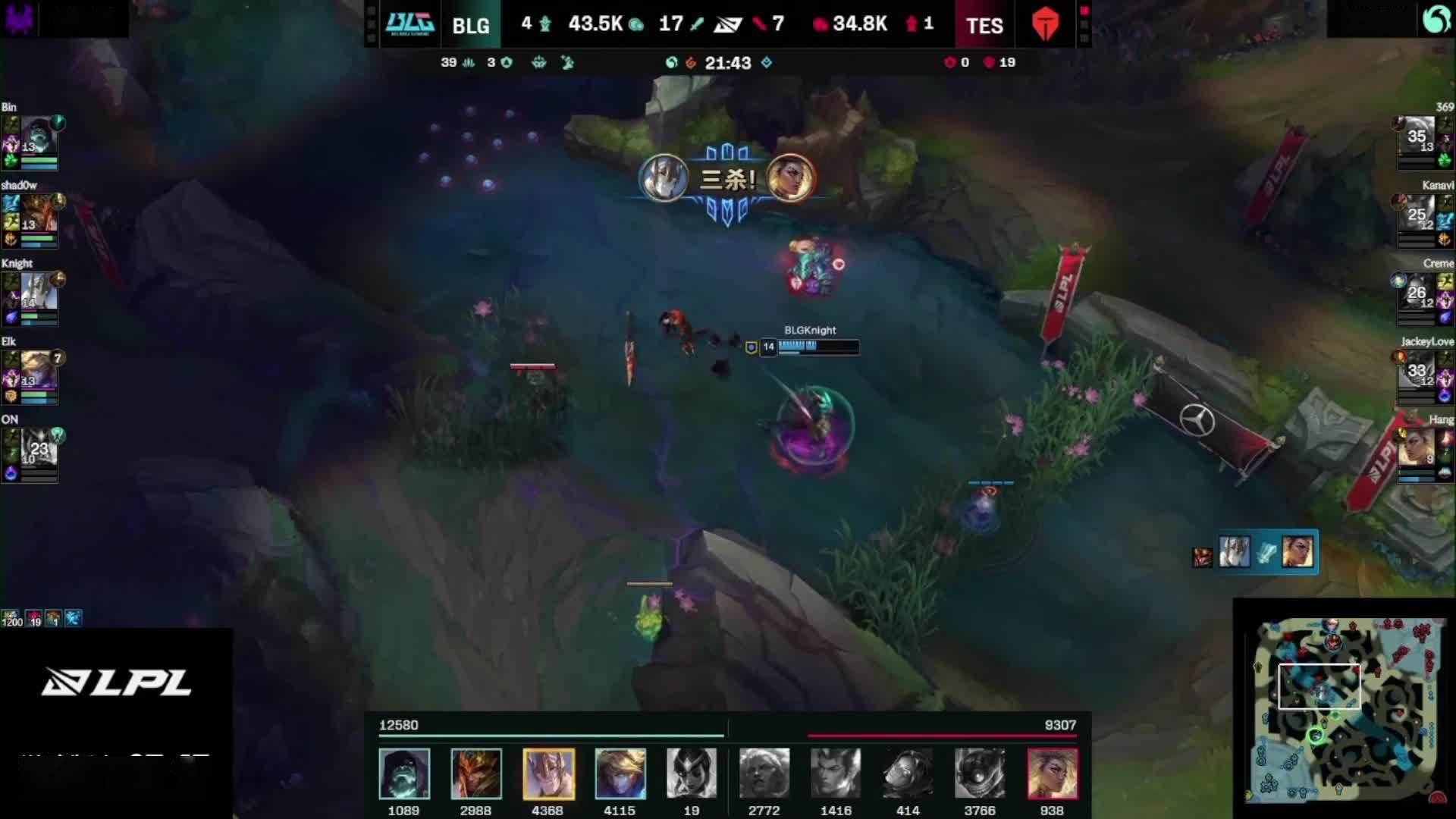Toggle ON's teleport indicator on his portrait
The image size is (1456, 819).
click(58, 436)
